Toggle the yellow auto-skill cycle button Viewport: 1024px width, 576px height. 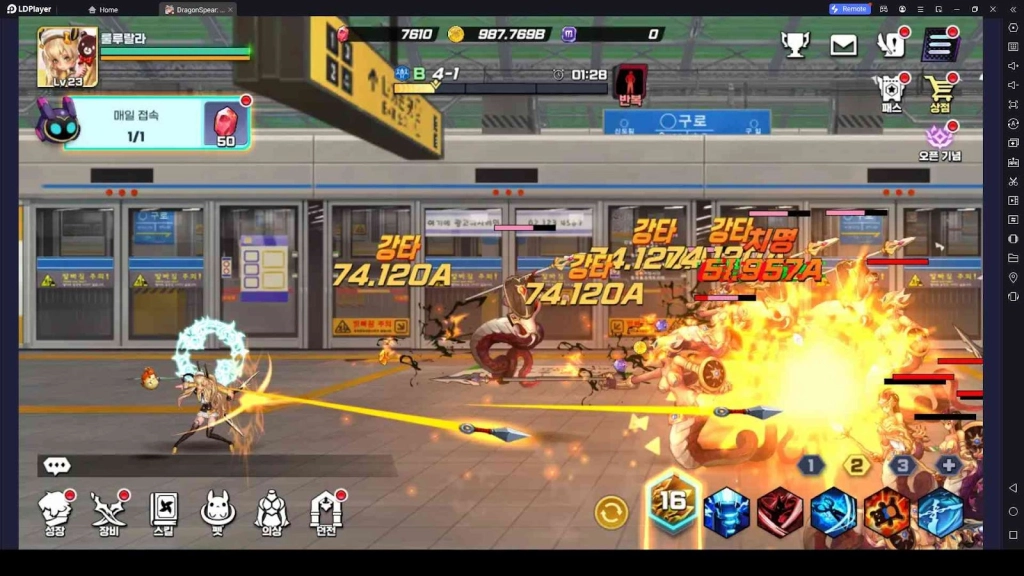tap(611, 513)
